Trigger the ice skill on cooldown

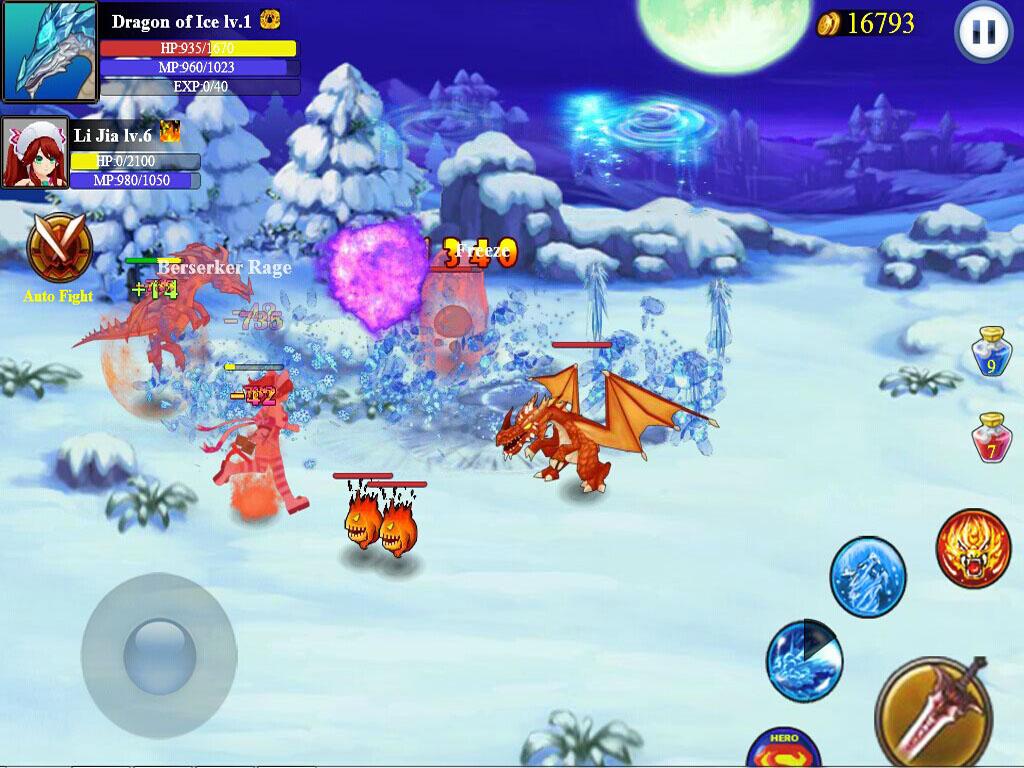click(804, 660)
